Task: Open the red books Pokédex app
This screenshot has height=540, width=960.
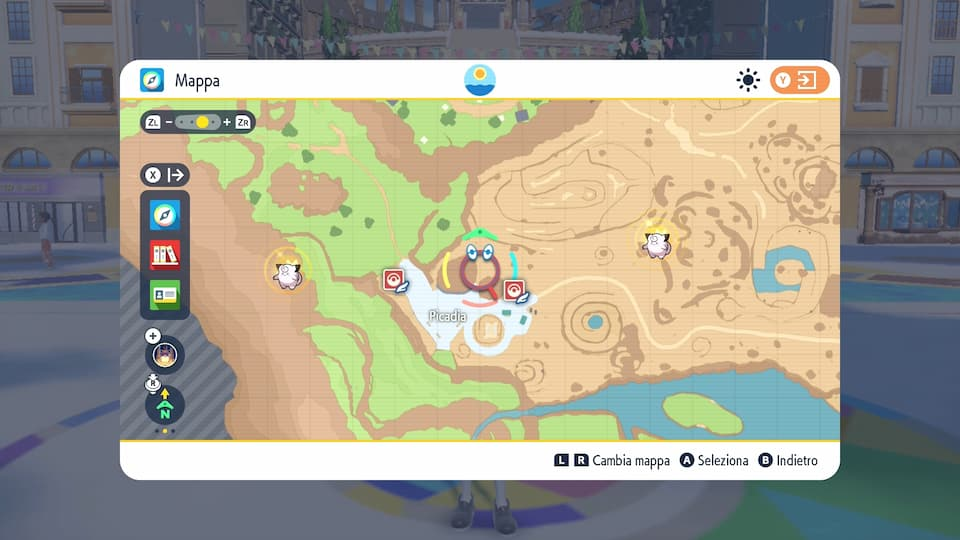Action: [x=165, y=254]
